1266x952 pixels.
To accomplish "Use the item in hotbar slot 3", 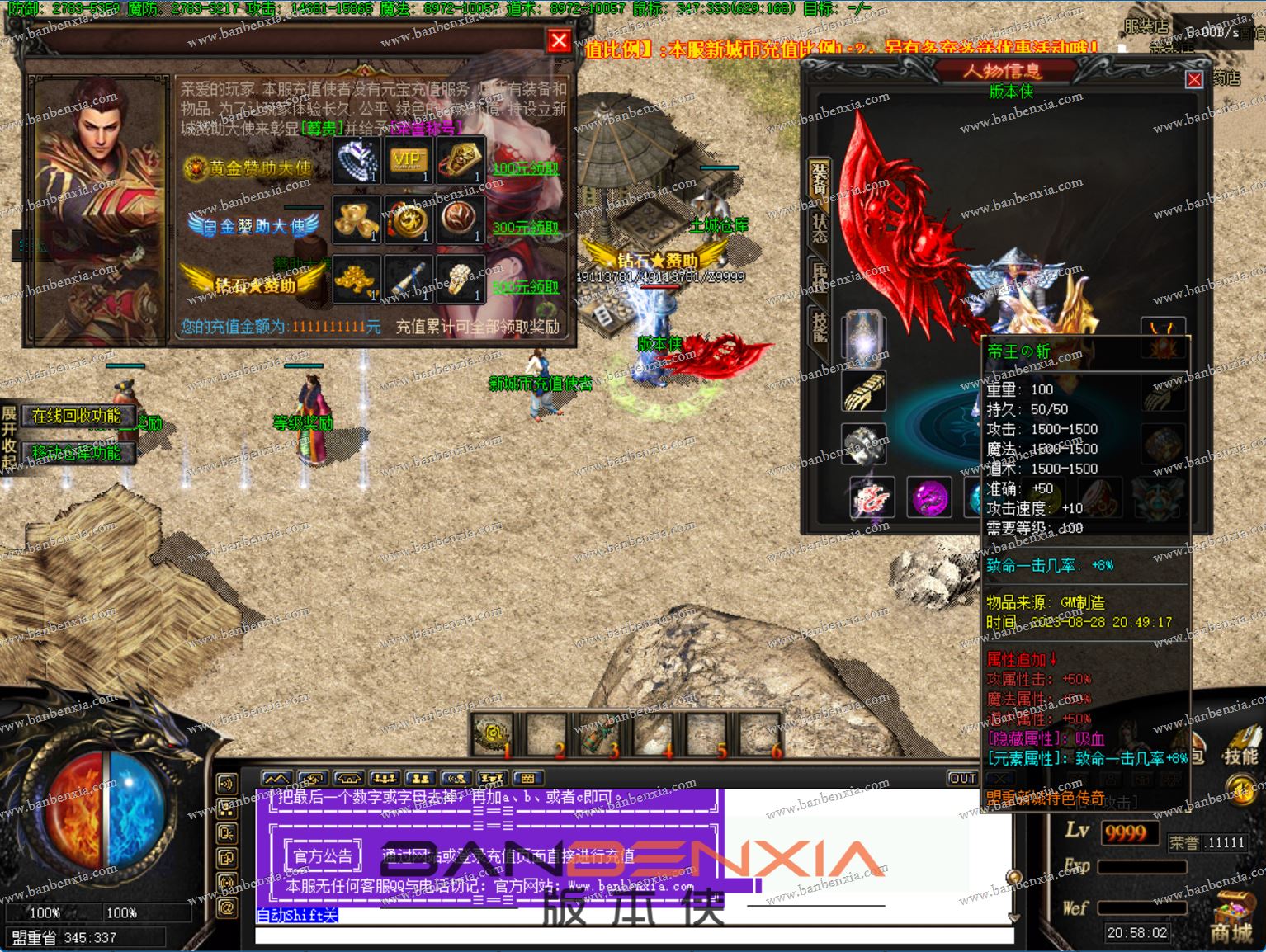I will [600, 733].
